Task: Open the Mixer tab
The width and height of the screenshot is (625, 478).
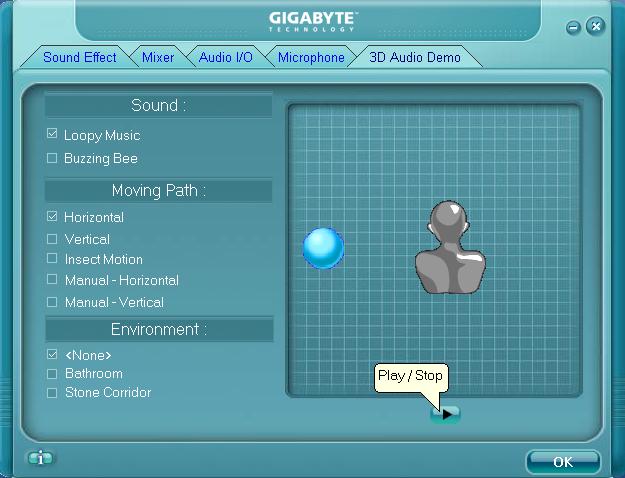Action: [158, 58]
